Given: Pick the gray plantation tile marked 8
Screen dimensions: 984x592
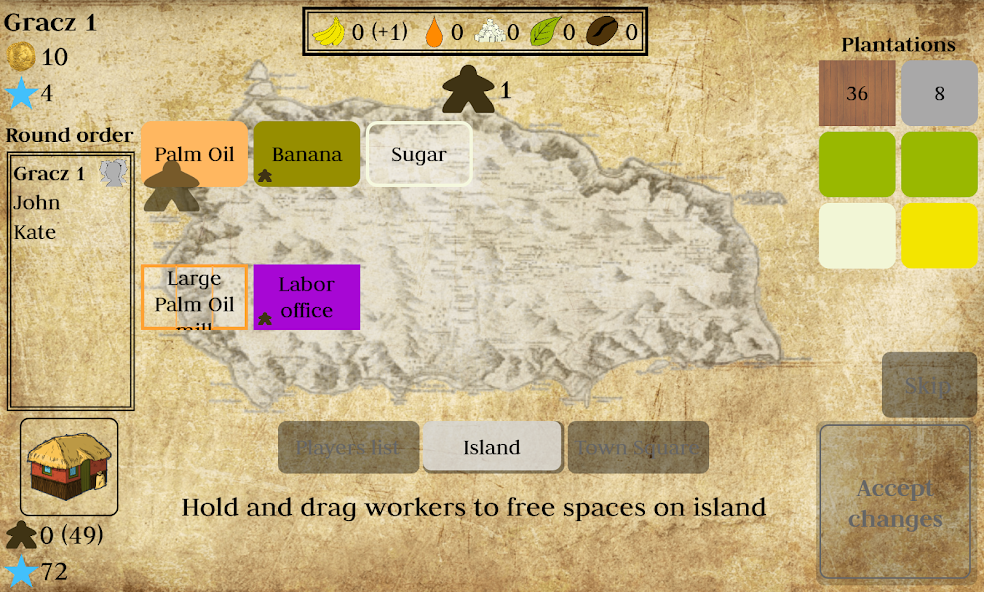Looking at the screenshot, I should pyautogui.click(x=939, y=94).
